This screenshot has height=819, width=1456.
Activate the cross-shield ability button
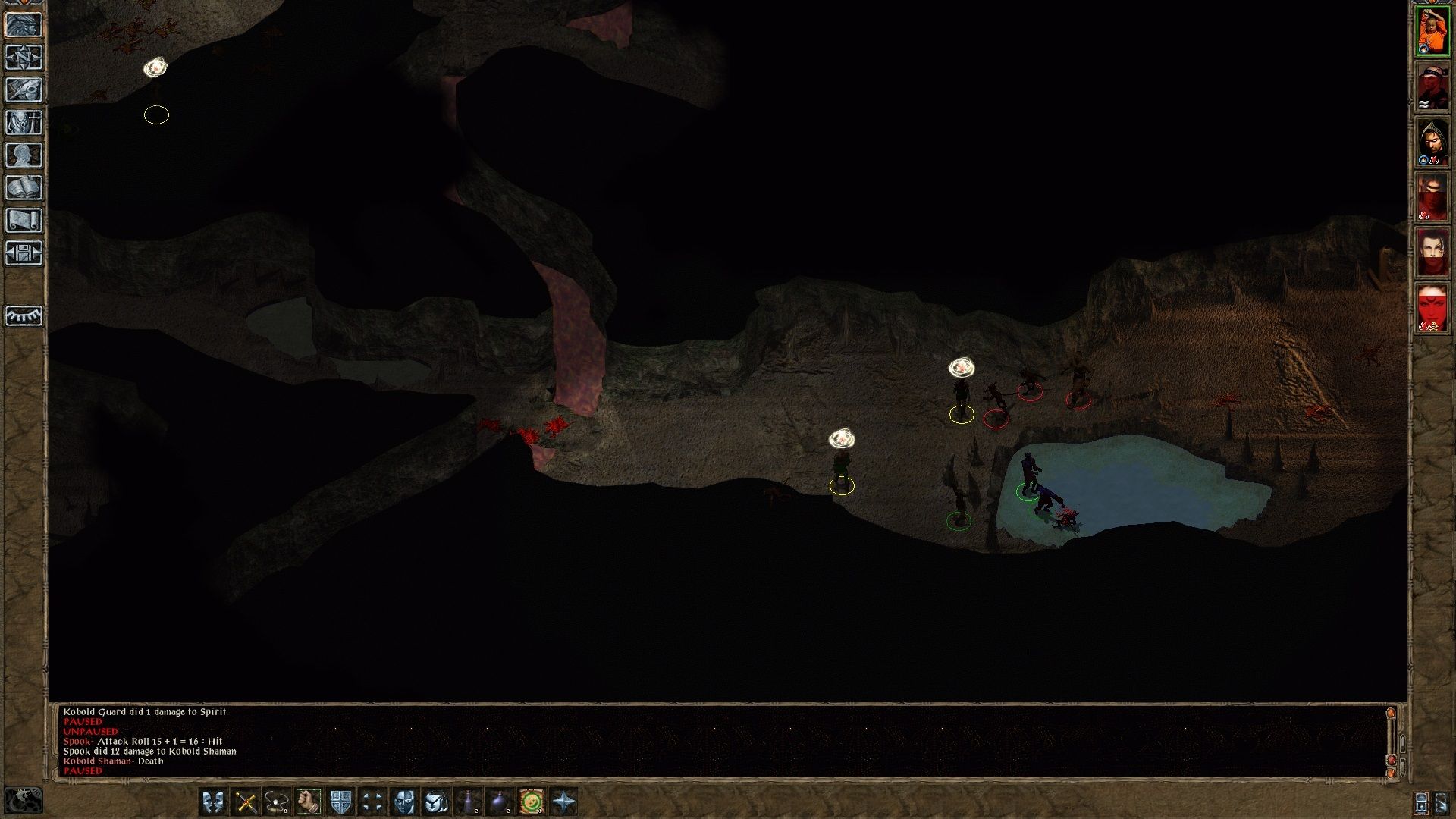point(340,802)
